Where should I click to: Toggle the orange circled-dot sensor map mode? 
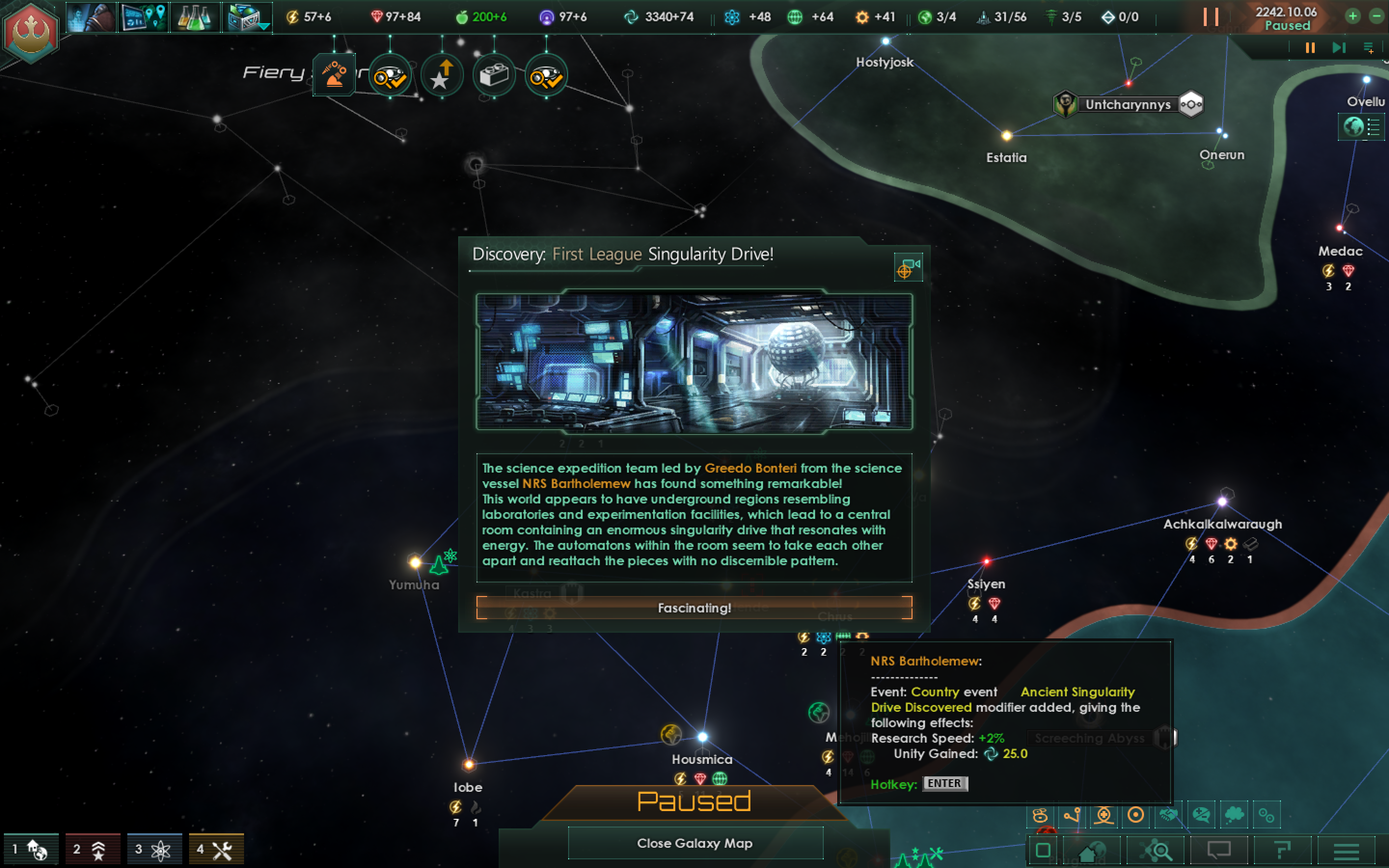(x=1136, y=814)
